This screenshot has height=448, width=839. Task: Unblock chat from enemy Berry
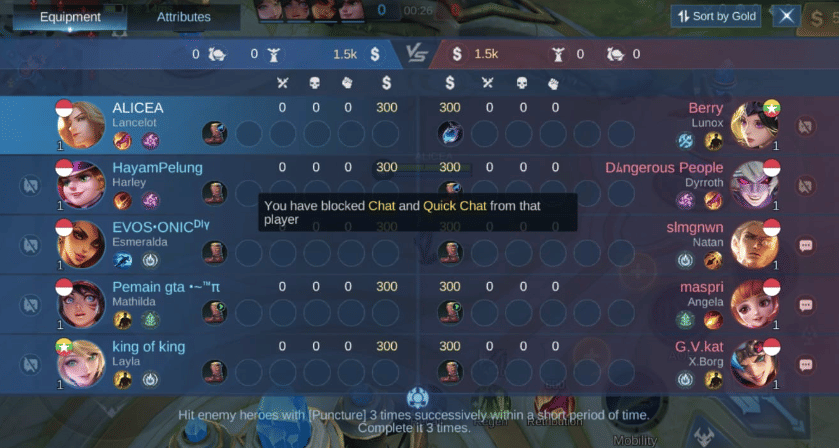coord(806,126)
